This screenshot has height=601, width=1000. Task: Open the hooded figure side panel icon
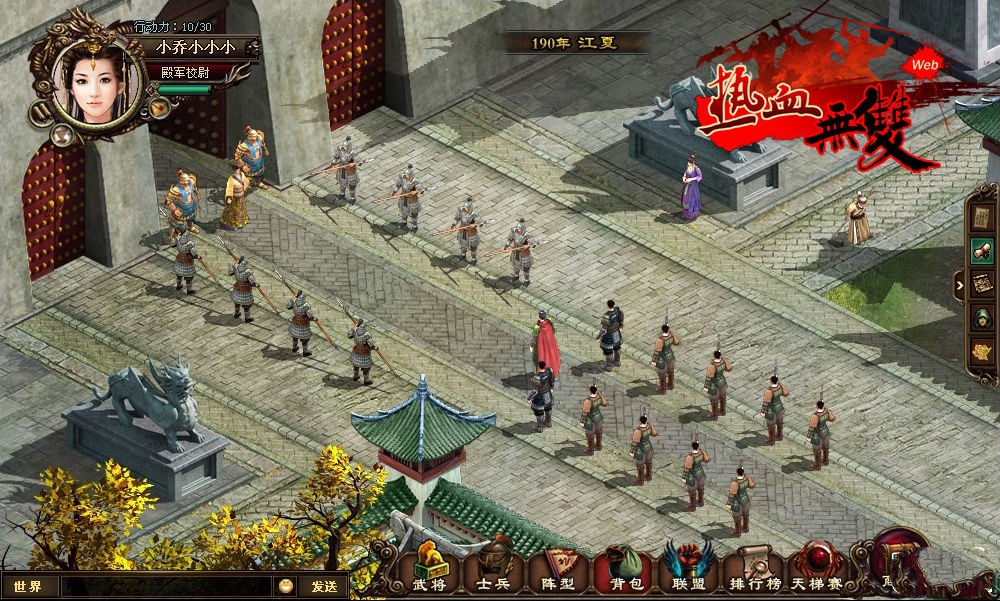point(983,318)
